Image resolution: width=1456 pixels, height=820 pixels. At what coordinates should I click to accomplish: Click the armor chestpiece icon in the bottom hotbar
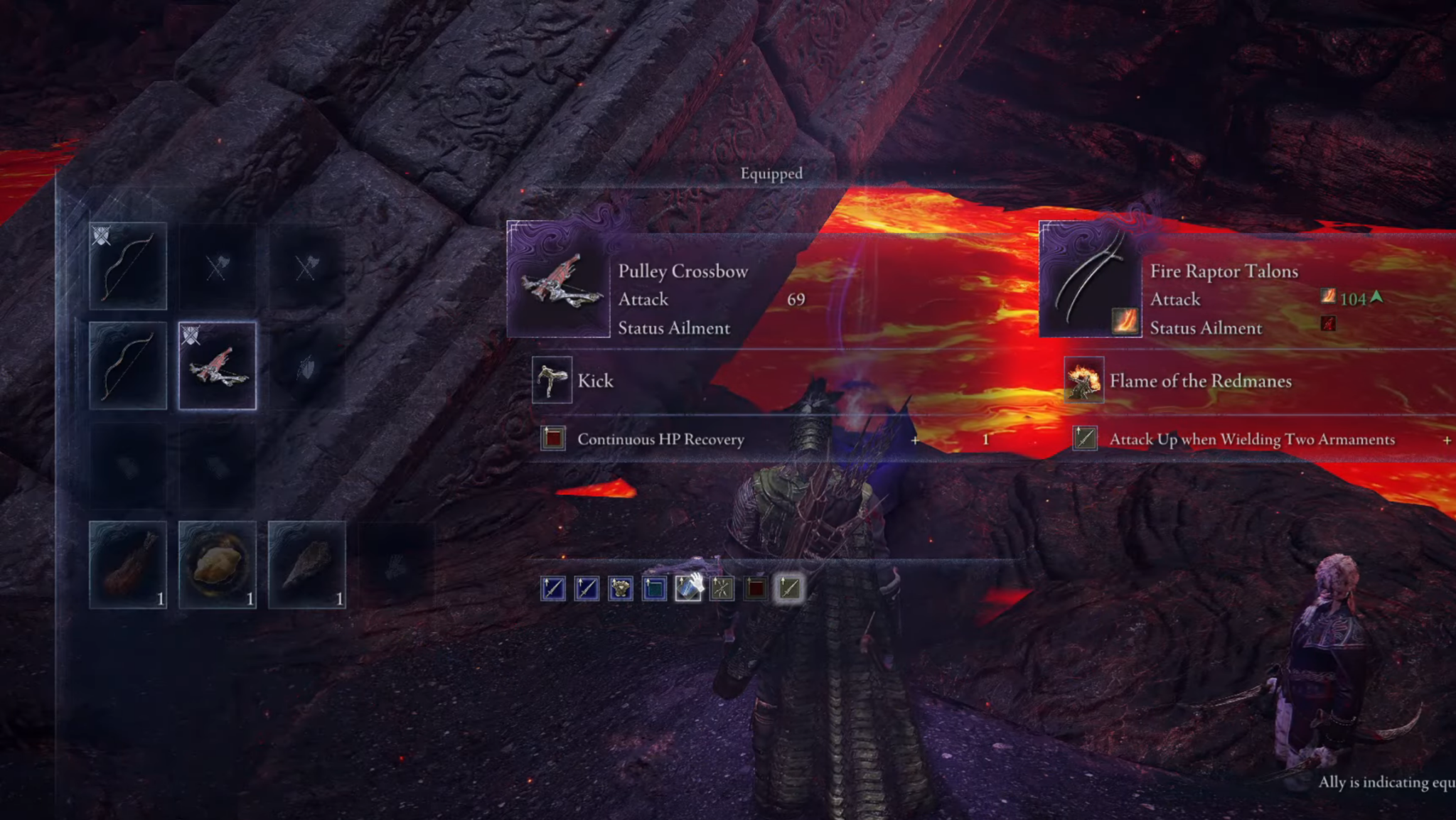pos(619,588)
